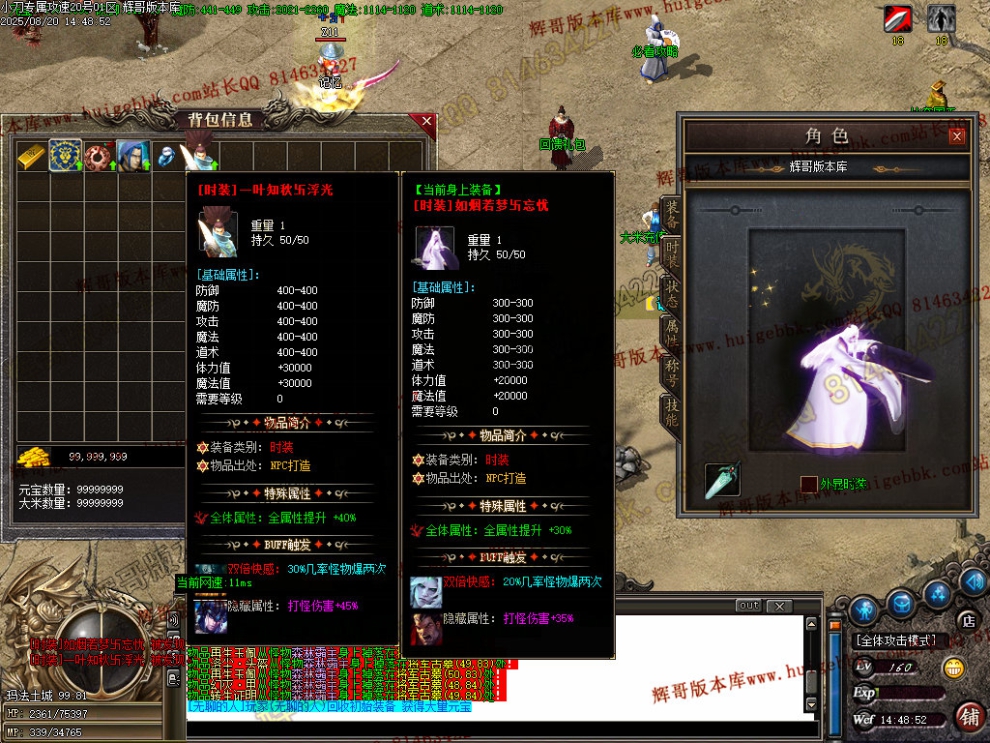
Task: Select the gold bar in the backpack
Action: tap(33, 157)
